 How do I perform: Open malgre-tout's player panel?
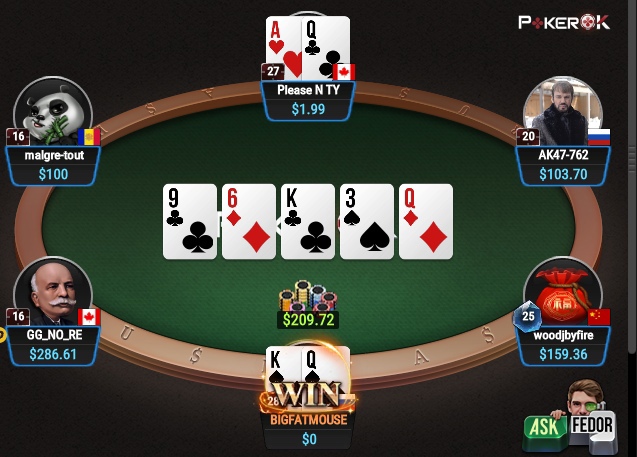click(53, 165)
